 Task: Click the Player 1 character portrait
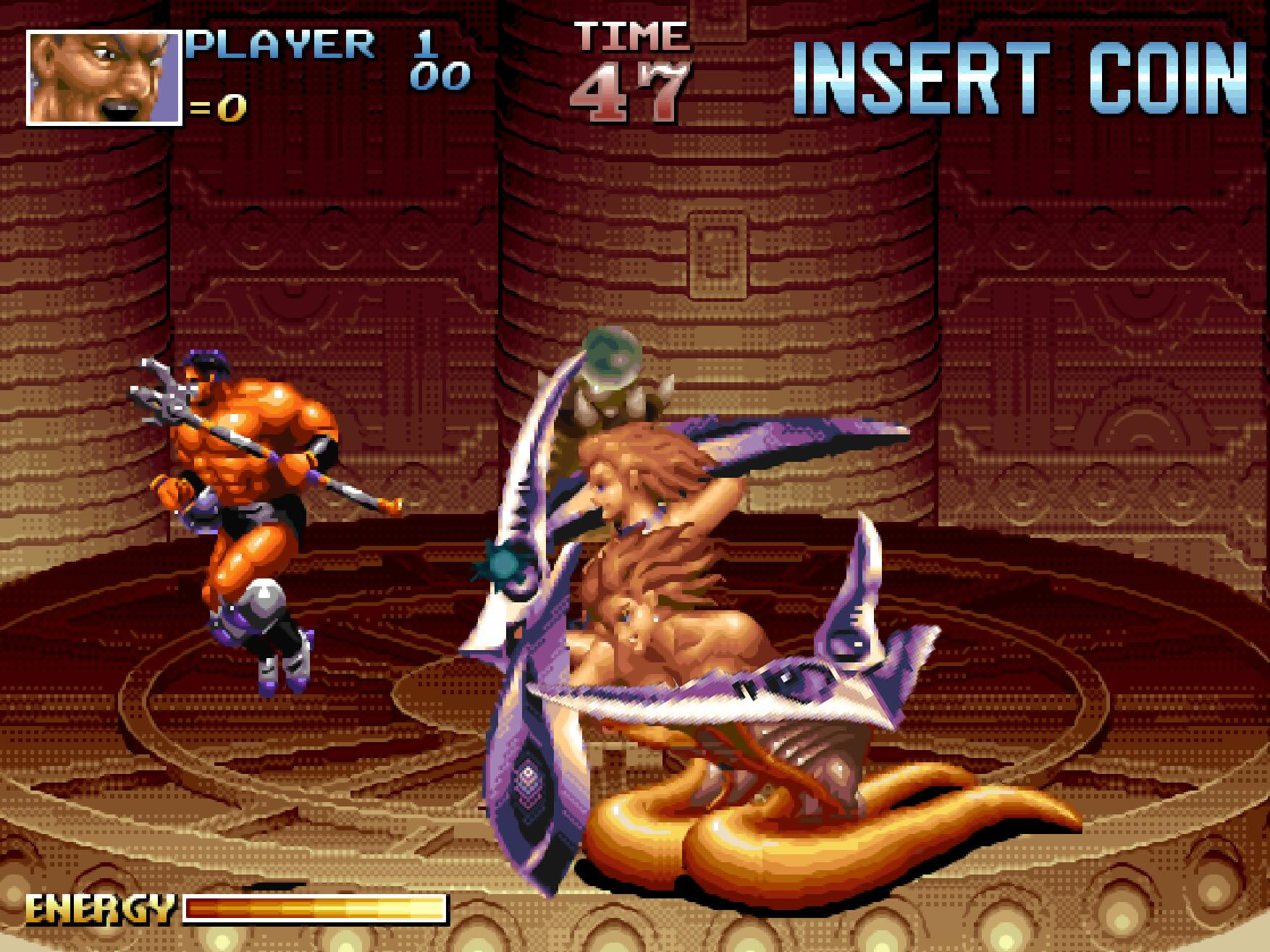(104, 78)
